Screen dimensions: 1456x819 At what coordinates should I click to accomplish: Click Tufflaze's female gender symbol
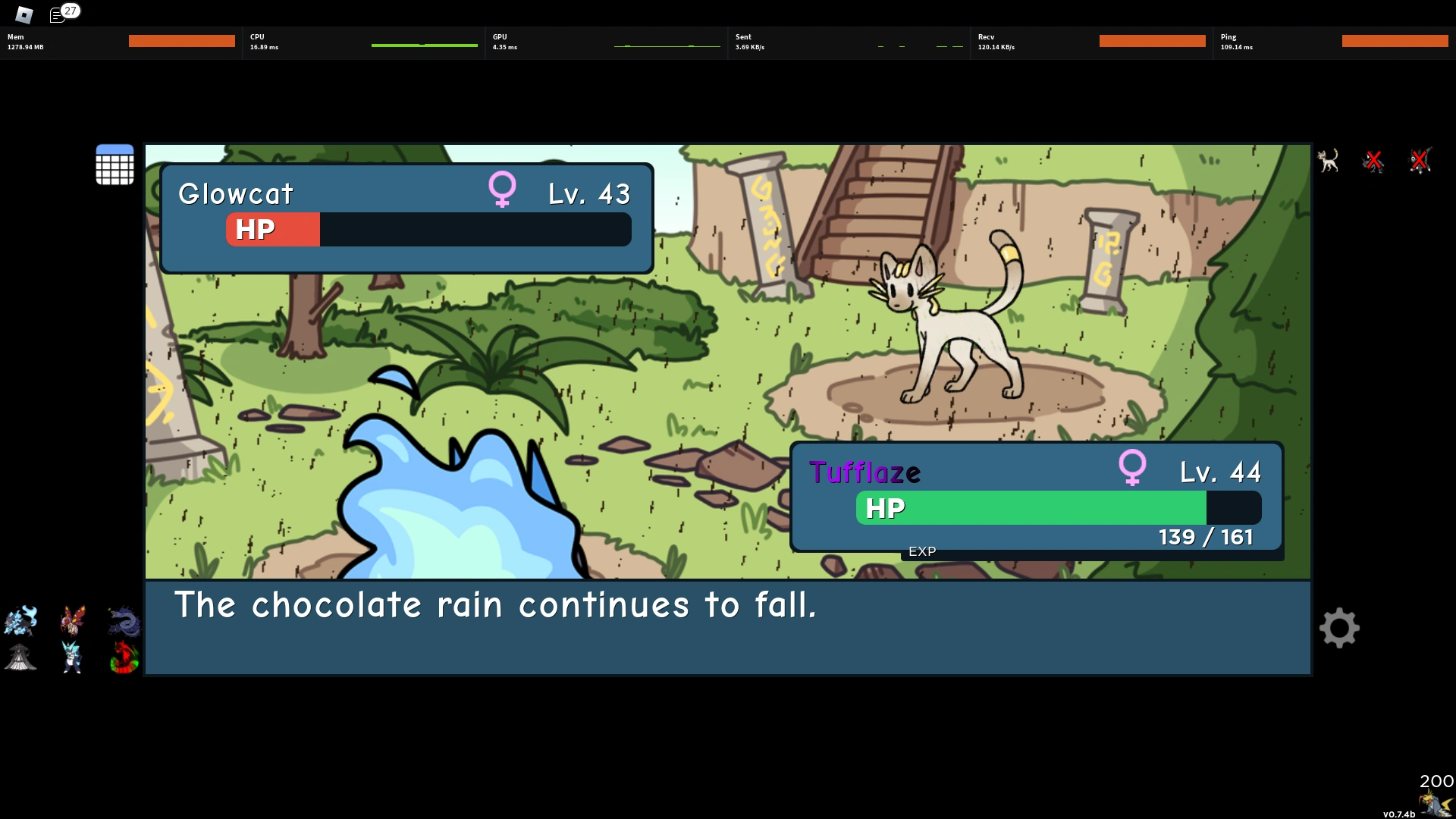pyautogui.click(x=1133, y=468)
